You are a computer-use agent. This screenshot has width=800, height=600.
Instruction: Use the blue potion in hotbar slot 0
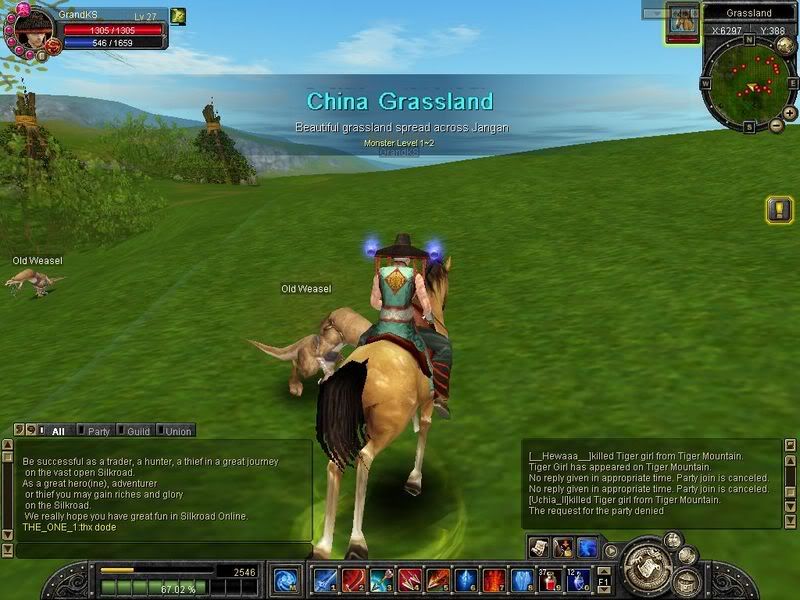(x=578, y=579)
